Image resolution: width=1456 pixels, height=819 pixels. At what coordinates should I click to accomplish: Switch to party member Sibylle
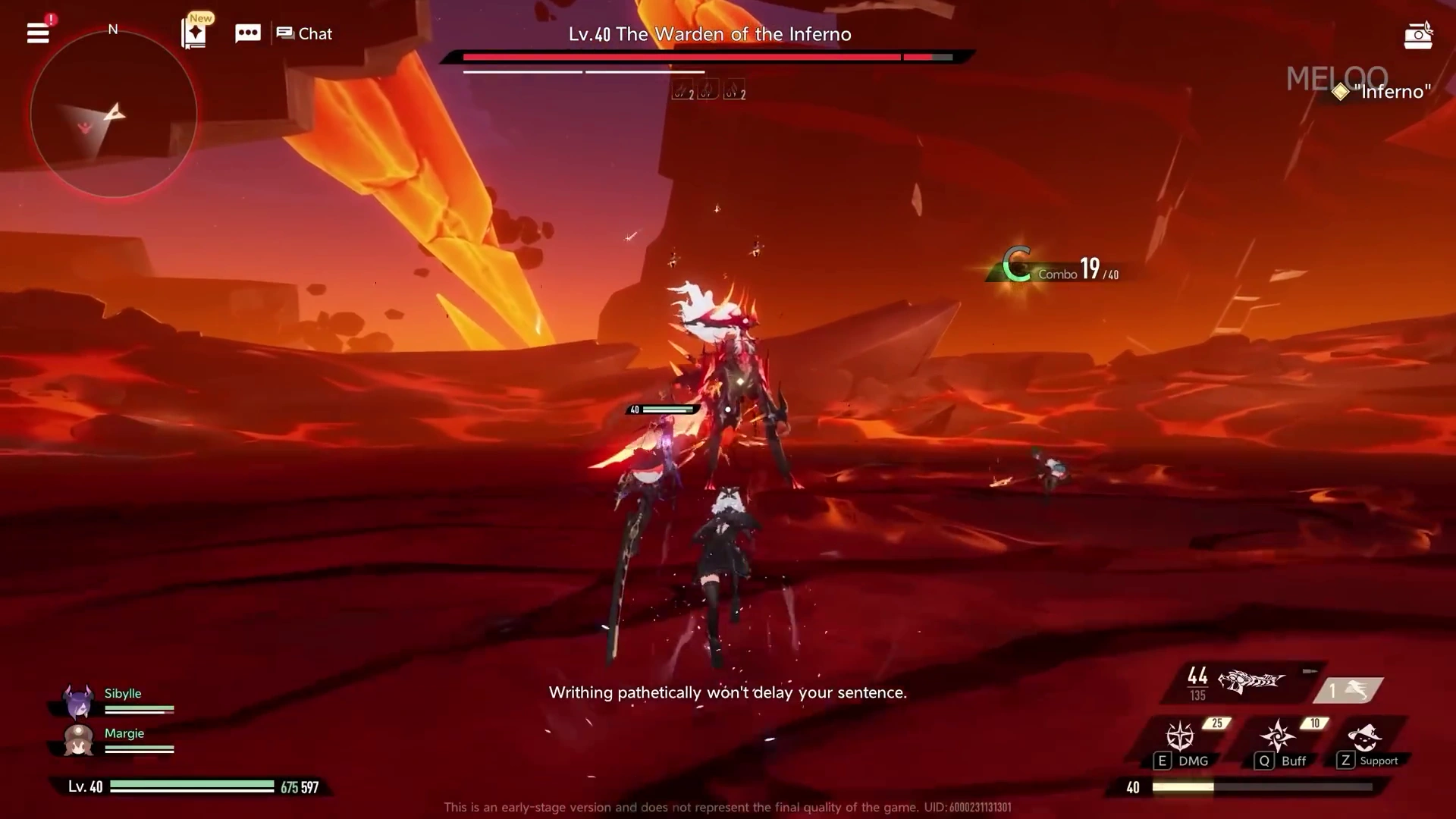click(x=79, y=701)
